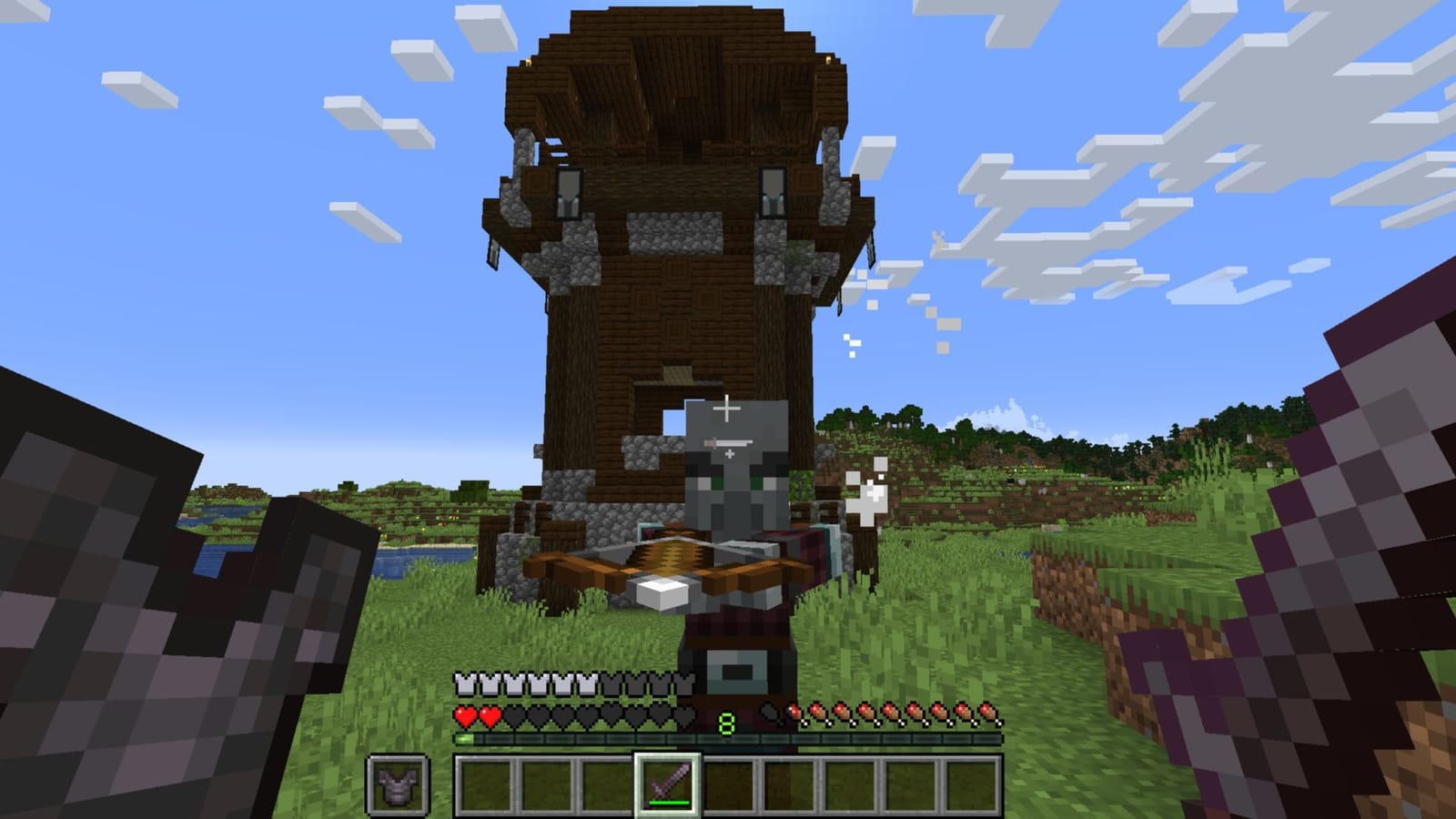
Task: Click the green XP progress bar
Action: 464,737
